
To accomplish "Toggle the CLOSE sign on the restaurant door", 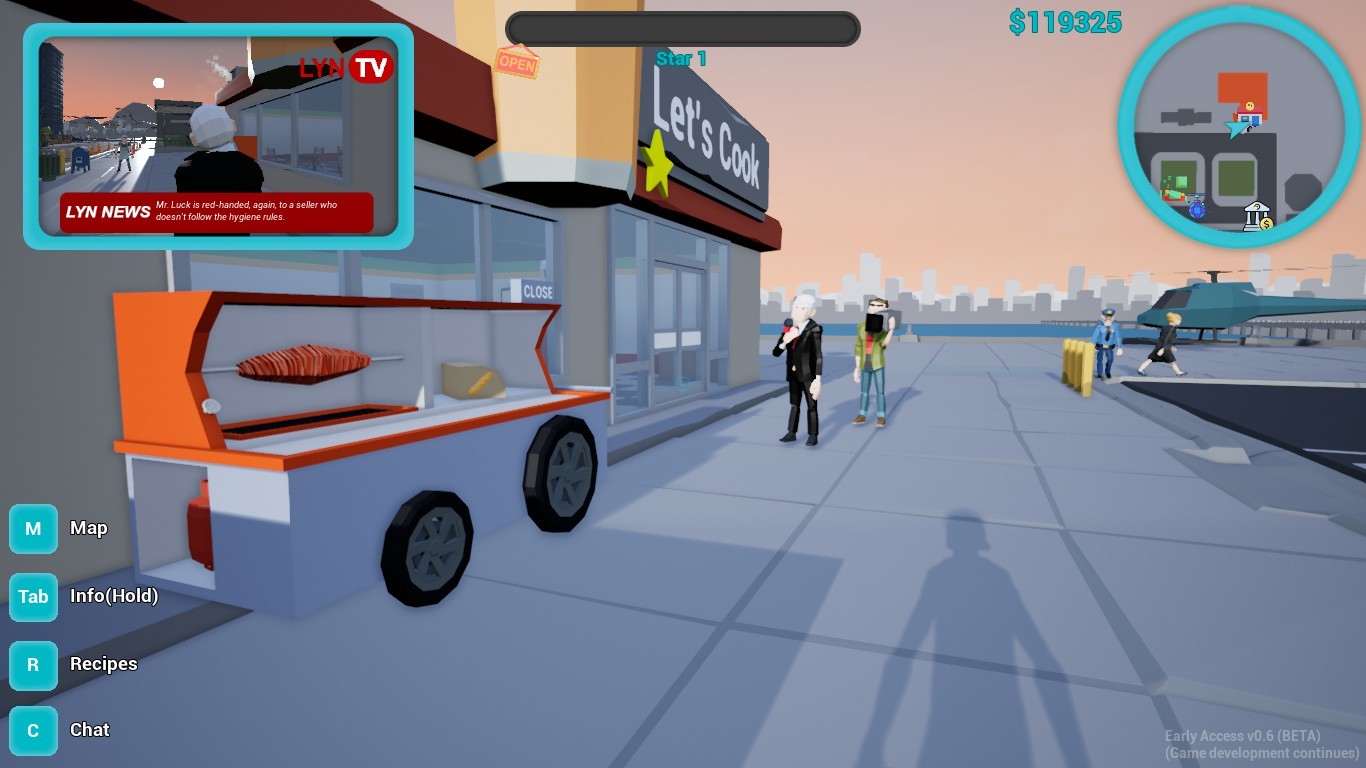I will [x=537, y=292].
